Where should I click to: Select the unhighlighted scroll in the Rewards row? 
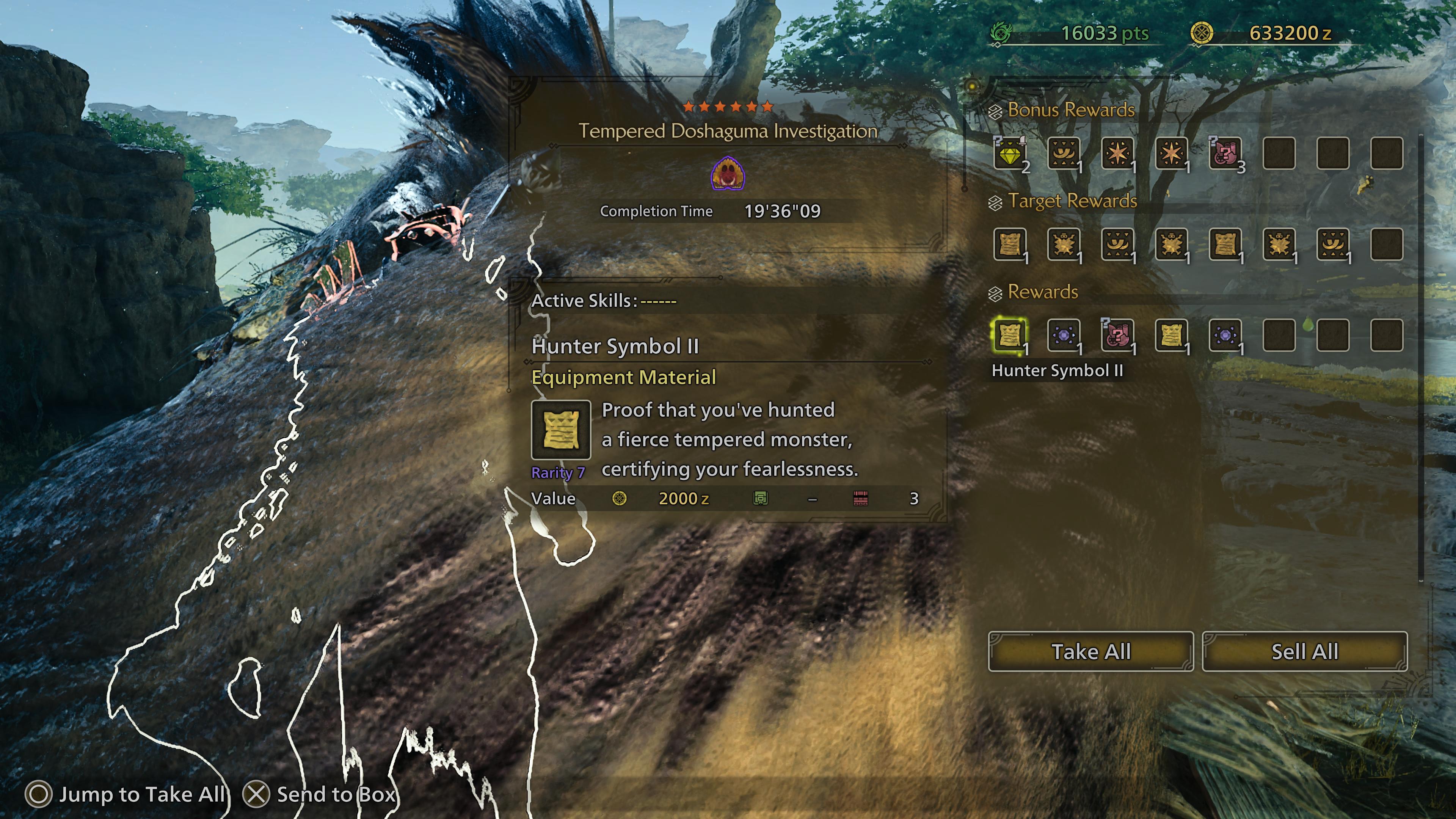1171,335
